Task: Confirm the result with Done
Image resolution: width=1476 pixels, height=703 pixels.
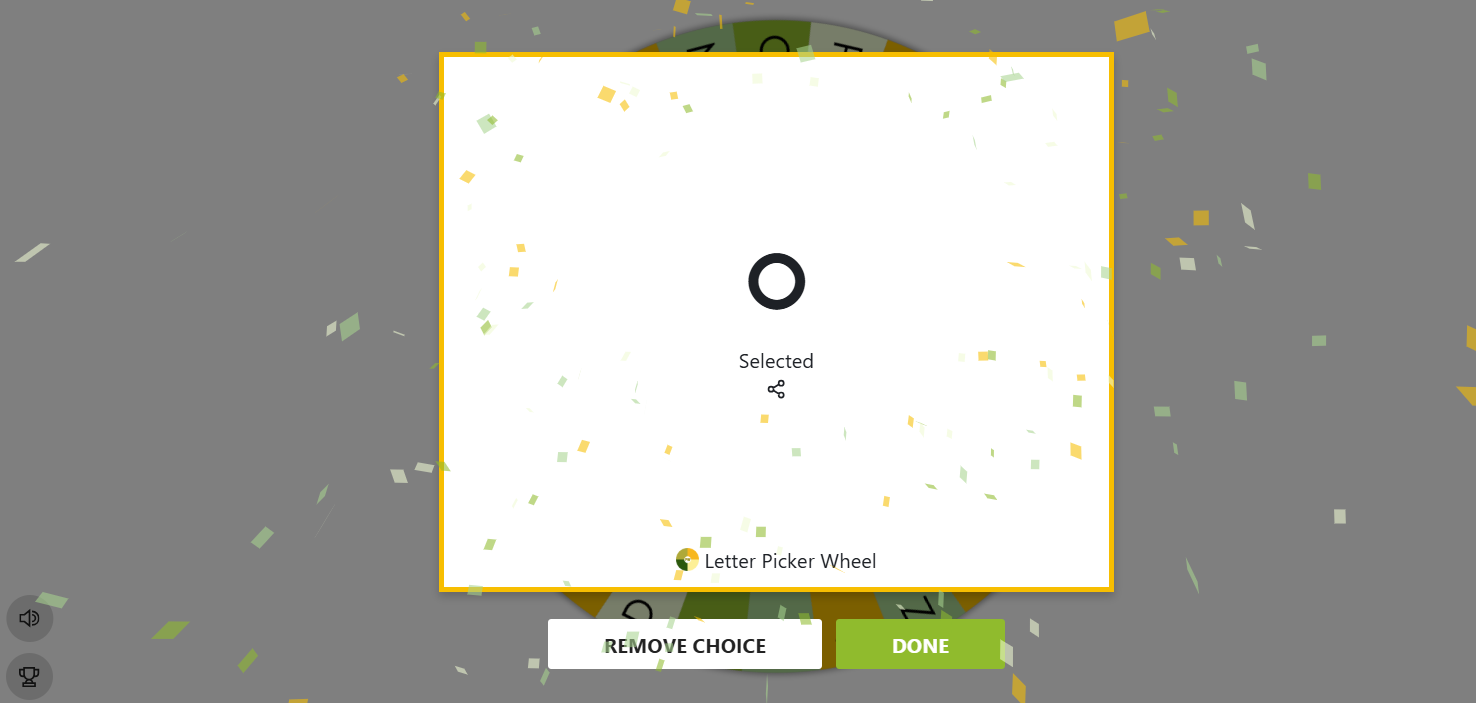Action: tap(920, 645)
